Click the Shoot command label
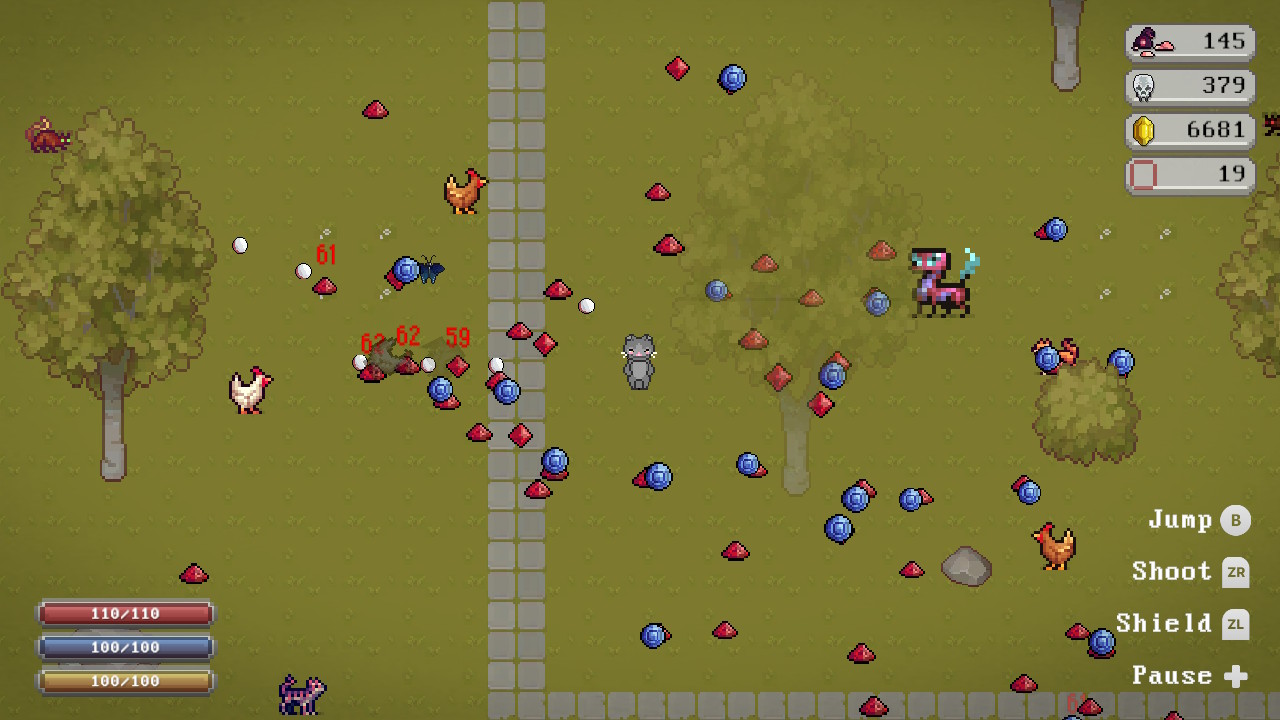Viewport: 1280px width, 720px height. (x=1172, y=572)
